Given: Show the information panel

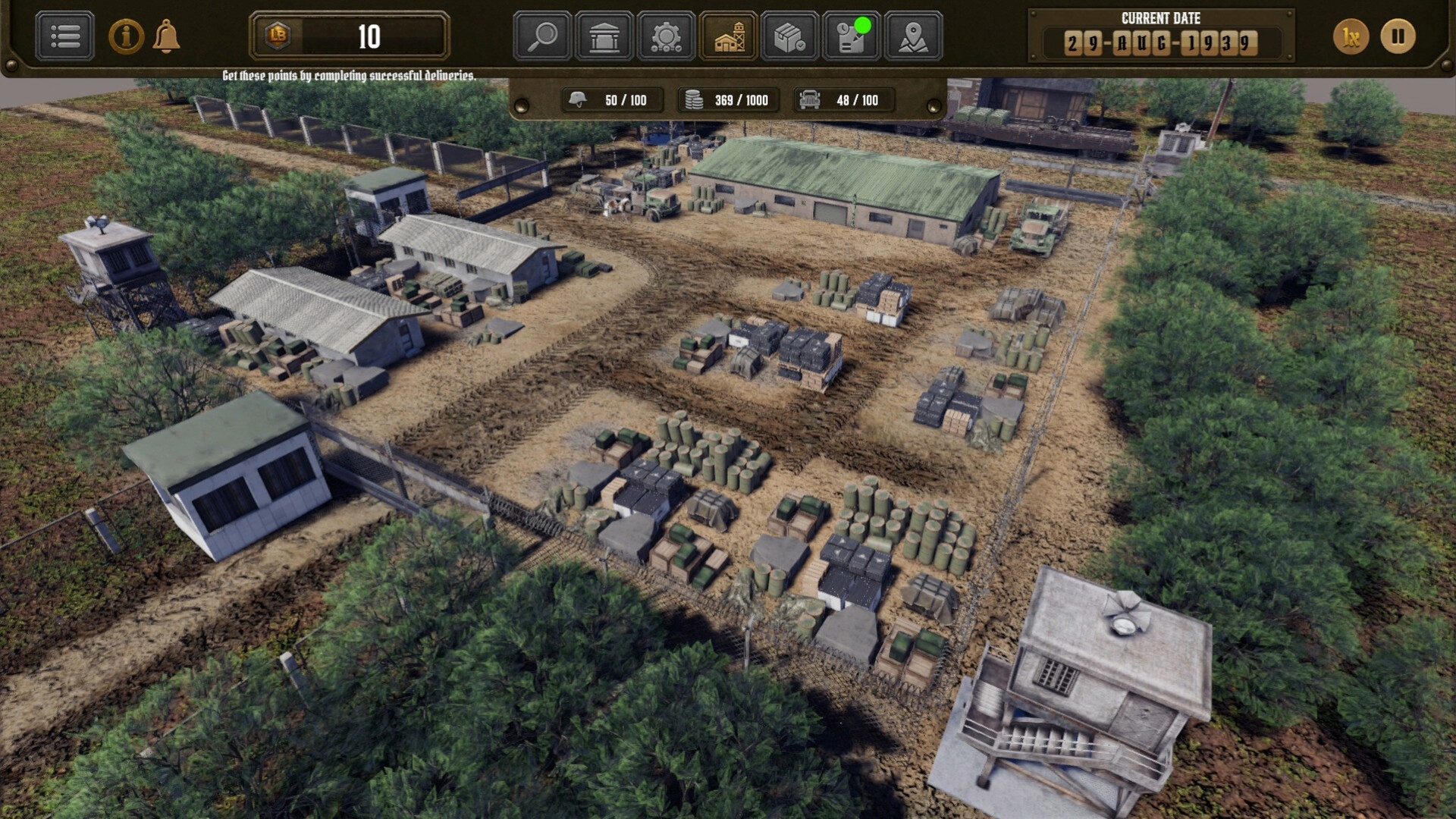Looking at the screenshot, I should [126, 36].
